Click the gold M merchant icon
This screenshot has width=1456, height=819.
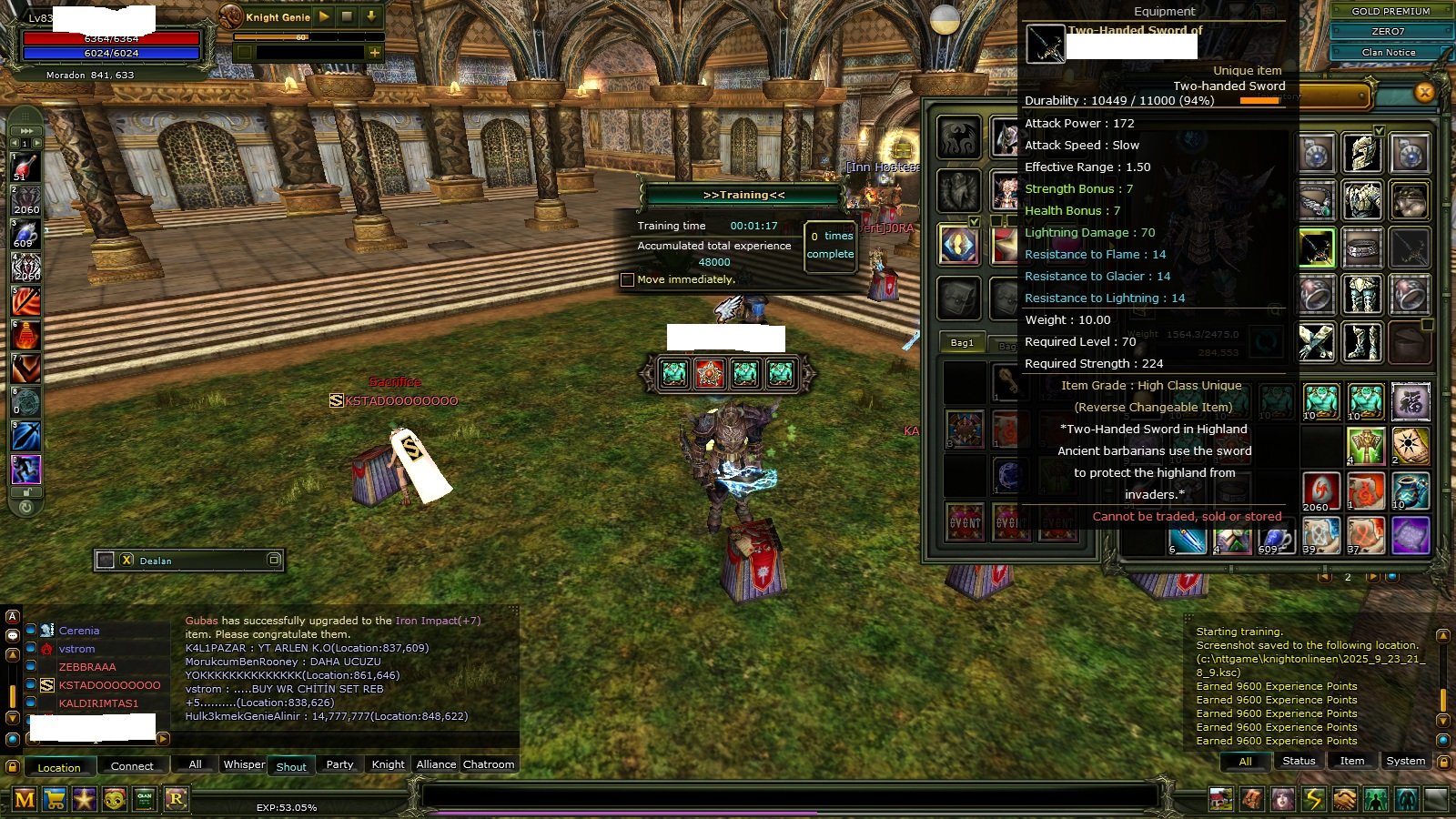pyautogui.click(x=25, y=797)
